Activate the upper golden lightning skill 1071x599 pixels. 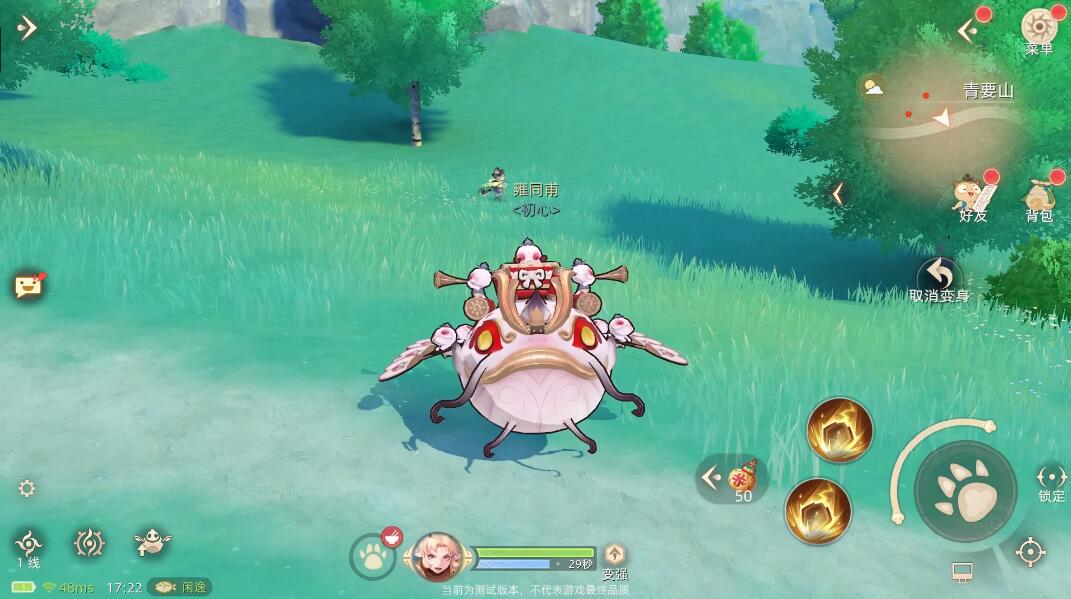[x=840, y=431]
